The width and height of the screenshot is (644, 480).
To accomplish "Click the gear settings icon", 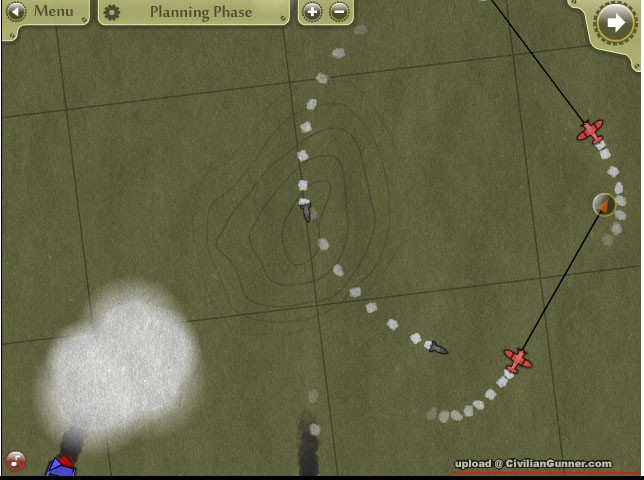I will click(x=112, y=13).
